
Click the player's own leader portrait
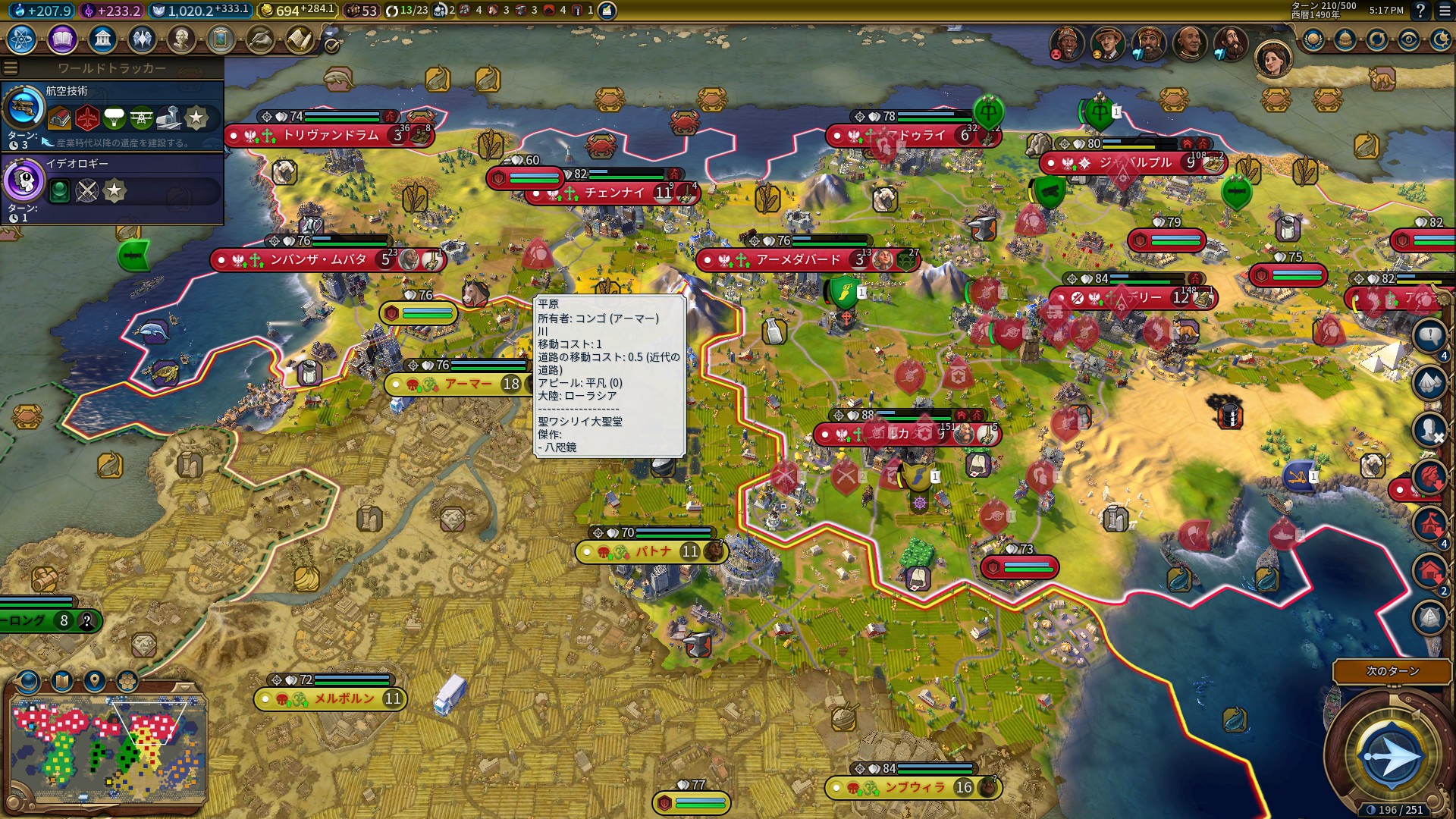click(1273, 59)
